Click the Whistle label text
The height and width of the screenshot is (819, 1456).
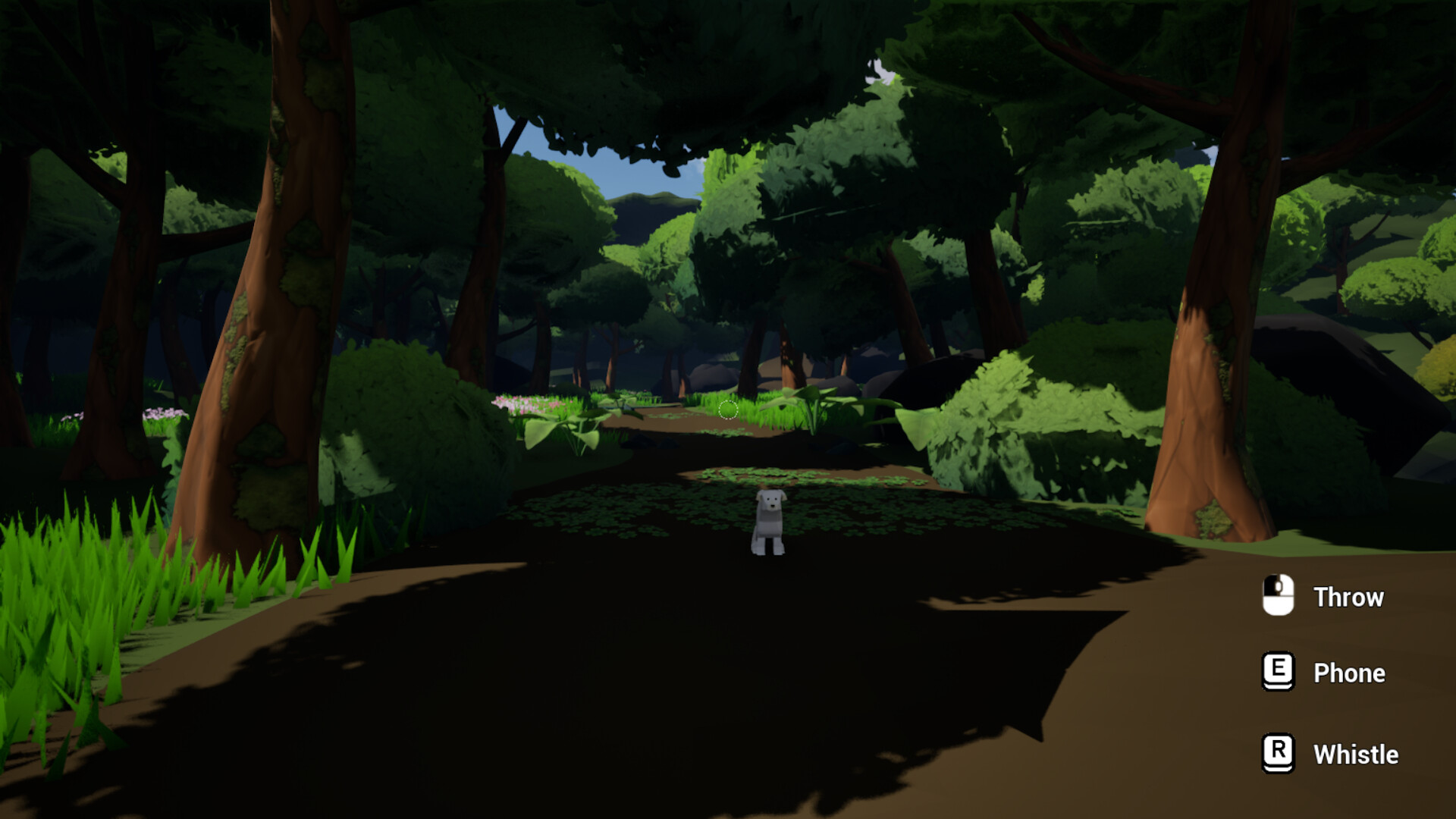pos(1355,755)
